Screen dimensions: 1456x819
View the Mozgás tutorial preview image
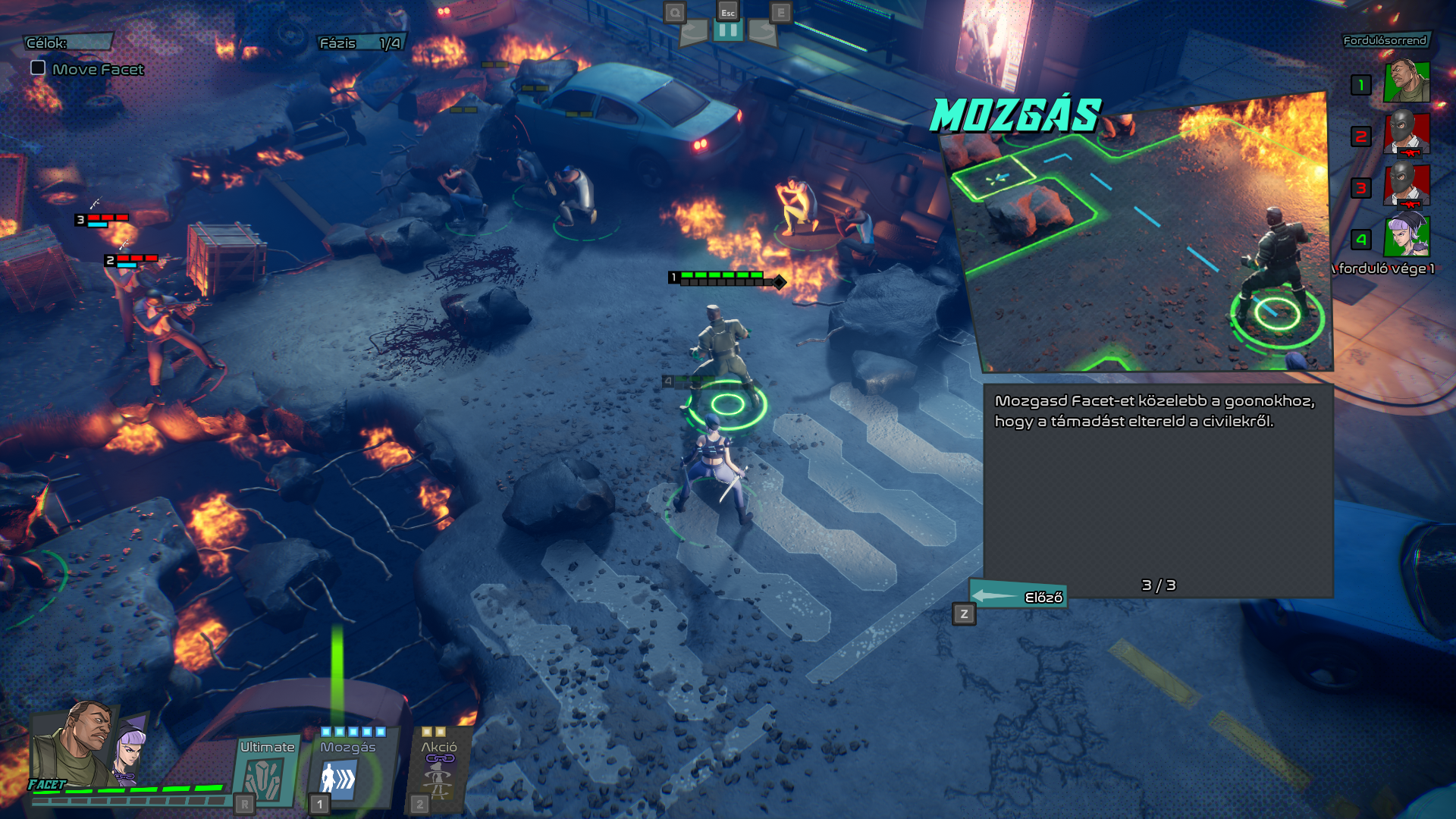pos(1141,235)
